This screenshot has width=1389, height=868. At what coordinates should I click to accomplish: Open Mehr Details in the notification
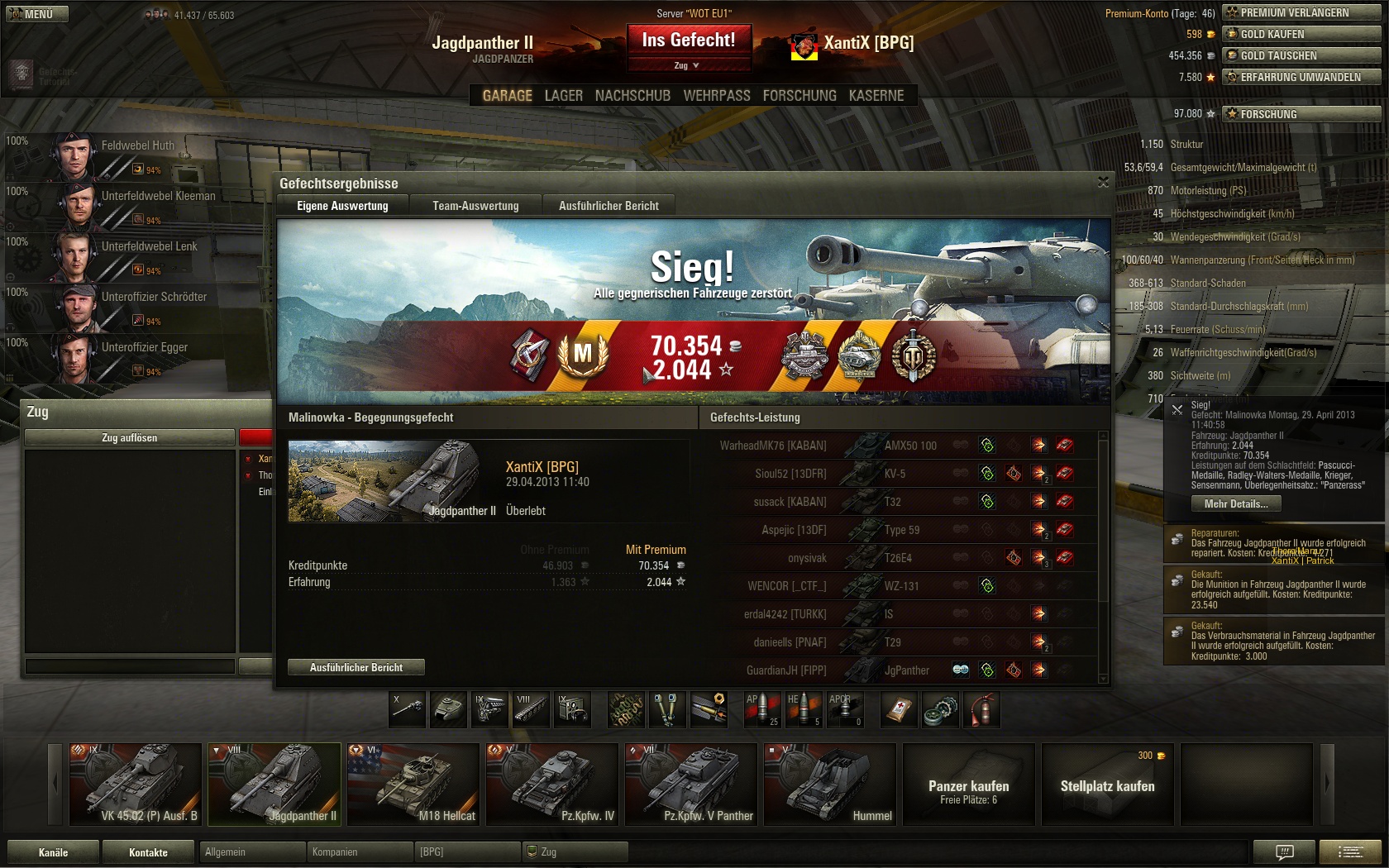pos(1235,503)
